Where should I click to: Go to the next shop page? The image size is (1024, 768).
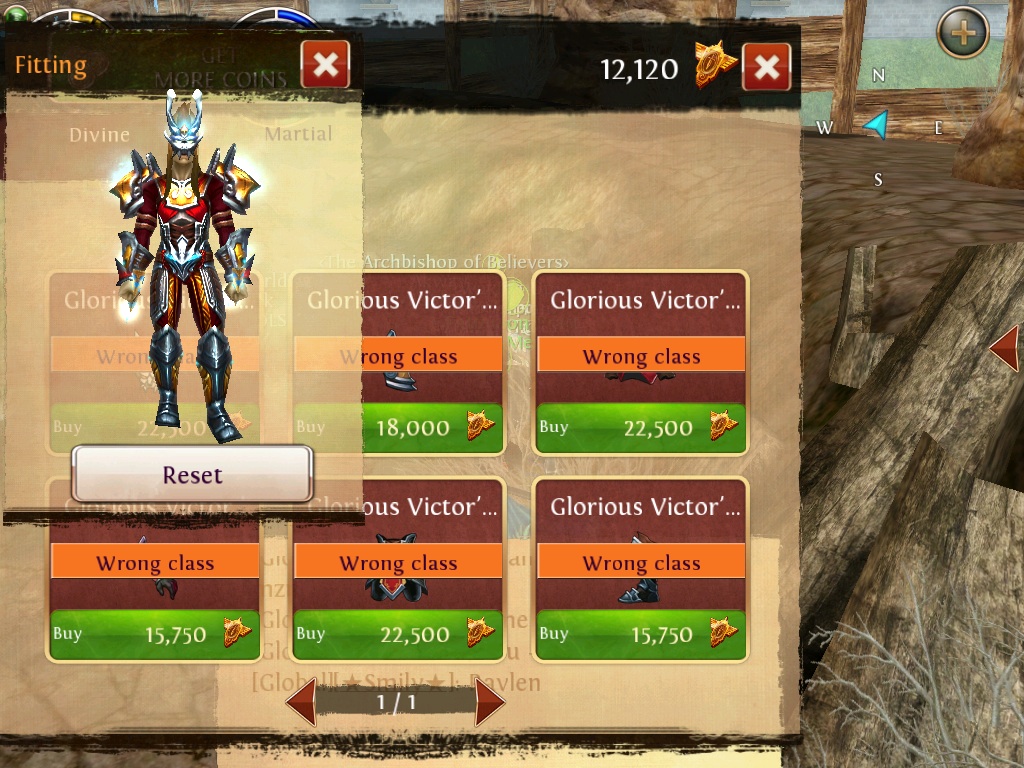(490, 703)
